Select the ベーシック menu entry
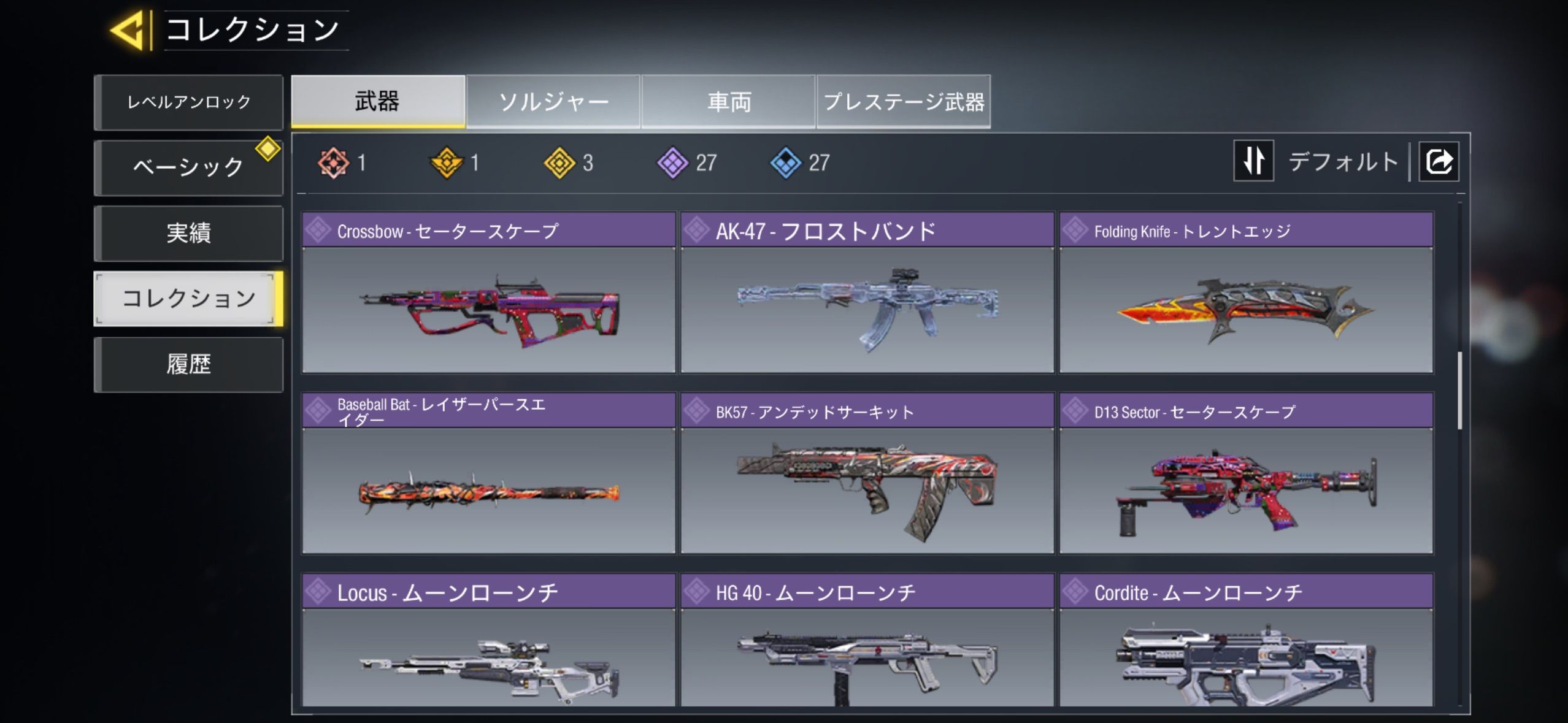 pos(188,167)
